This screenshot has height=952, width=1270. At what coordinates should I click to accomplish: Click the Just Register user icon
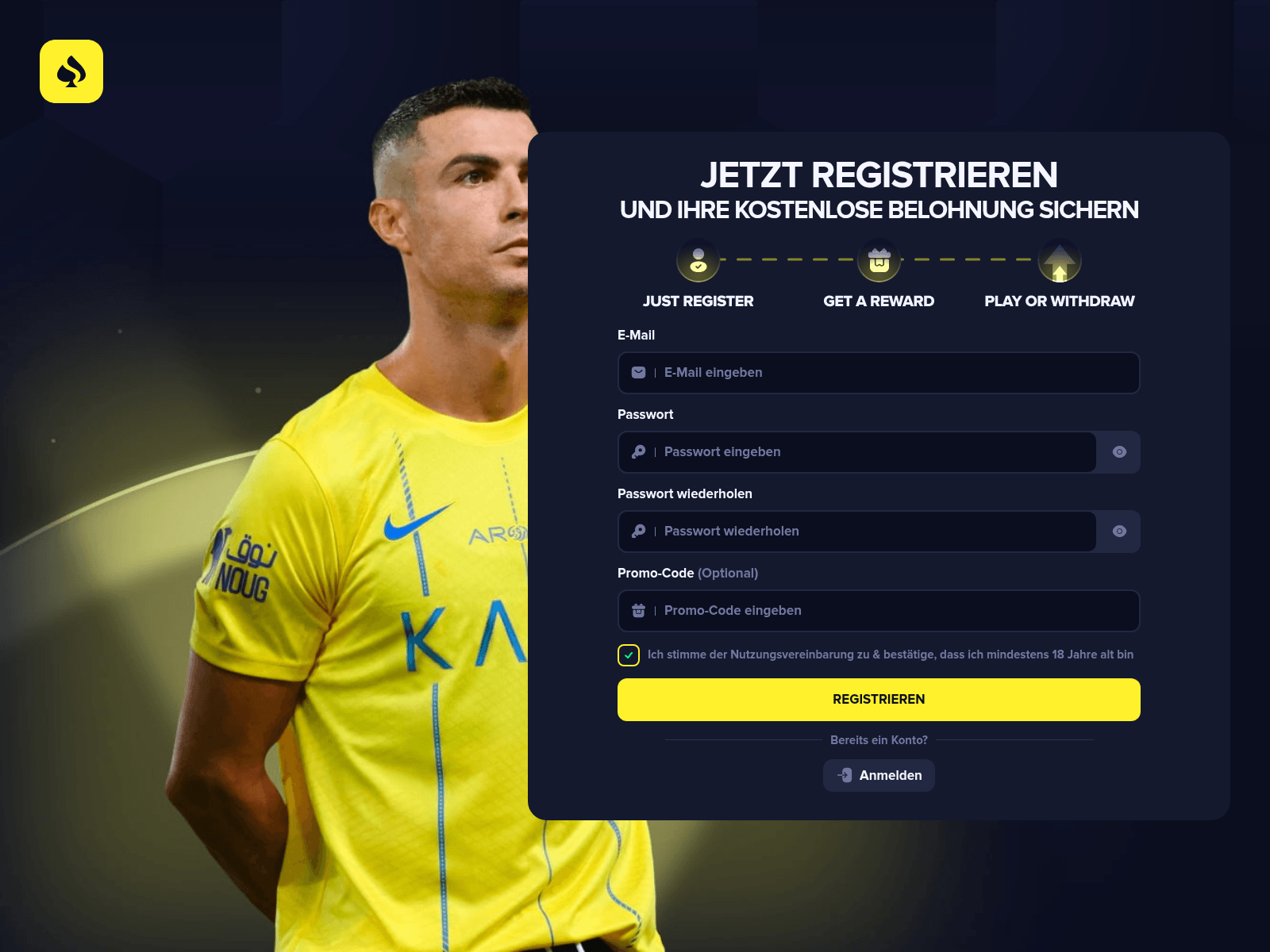697,260
